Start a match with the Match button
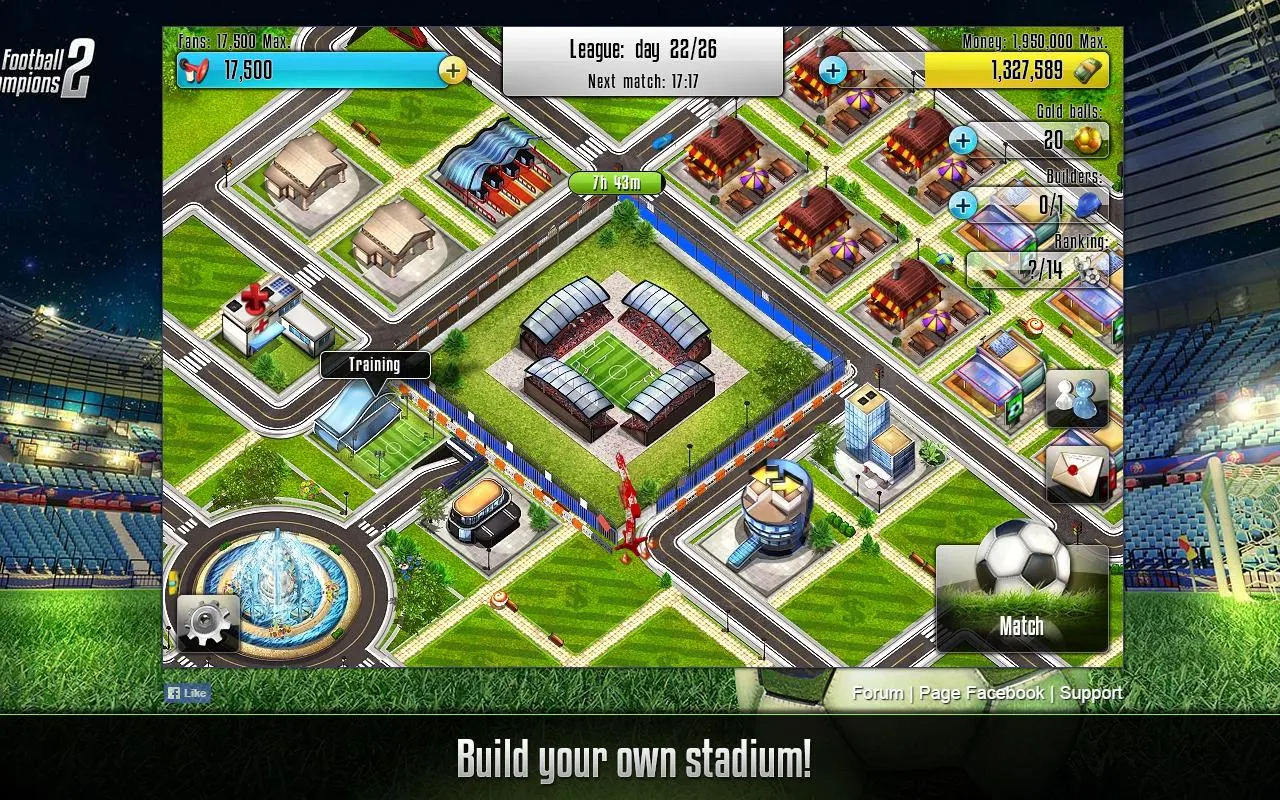This screenshot has width=1280, height=800. (1022, 600)
